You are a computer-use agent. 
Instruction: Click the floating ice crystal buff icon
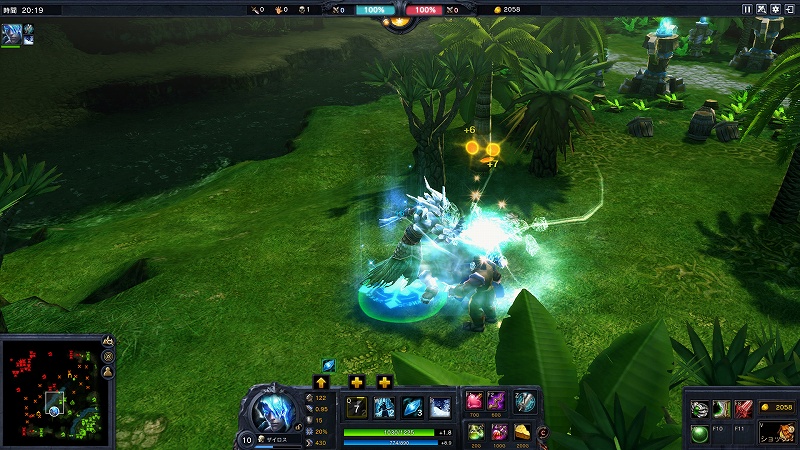pyautogui.click(x=328, y=364)
